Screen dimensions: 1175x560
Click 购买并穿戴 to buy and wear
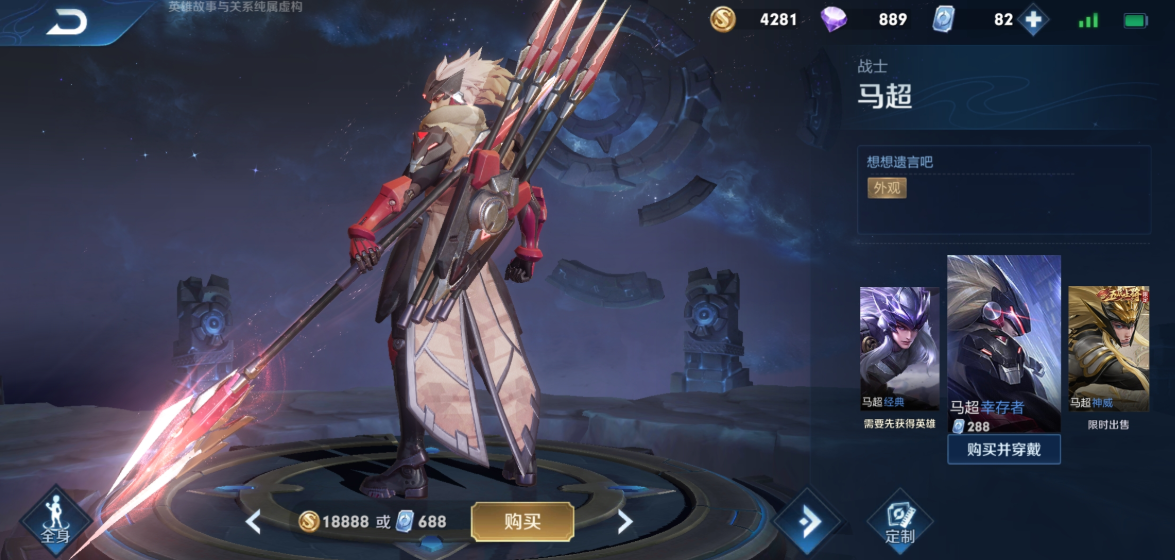[1003, 450]
